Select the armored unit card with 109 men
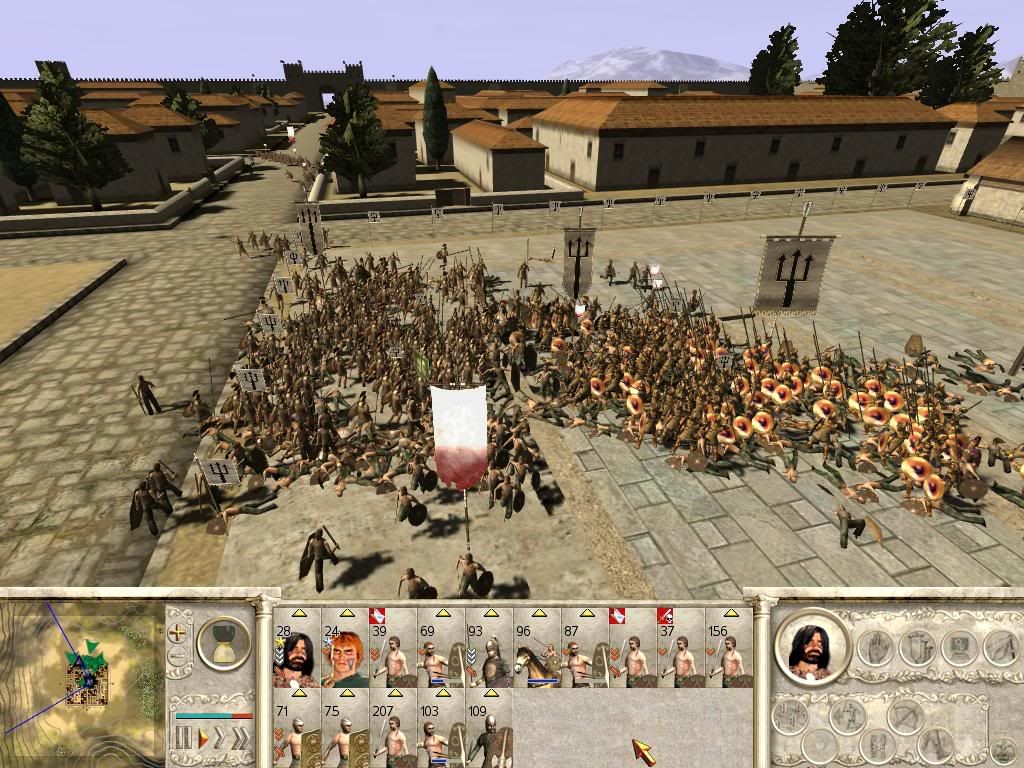Screen dimensions: 1024x768 click(488, 729)
